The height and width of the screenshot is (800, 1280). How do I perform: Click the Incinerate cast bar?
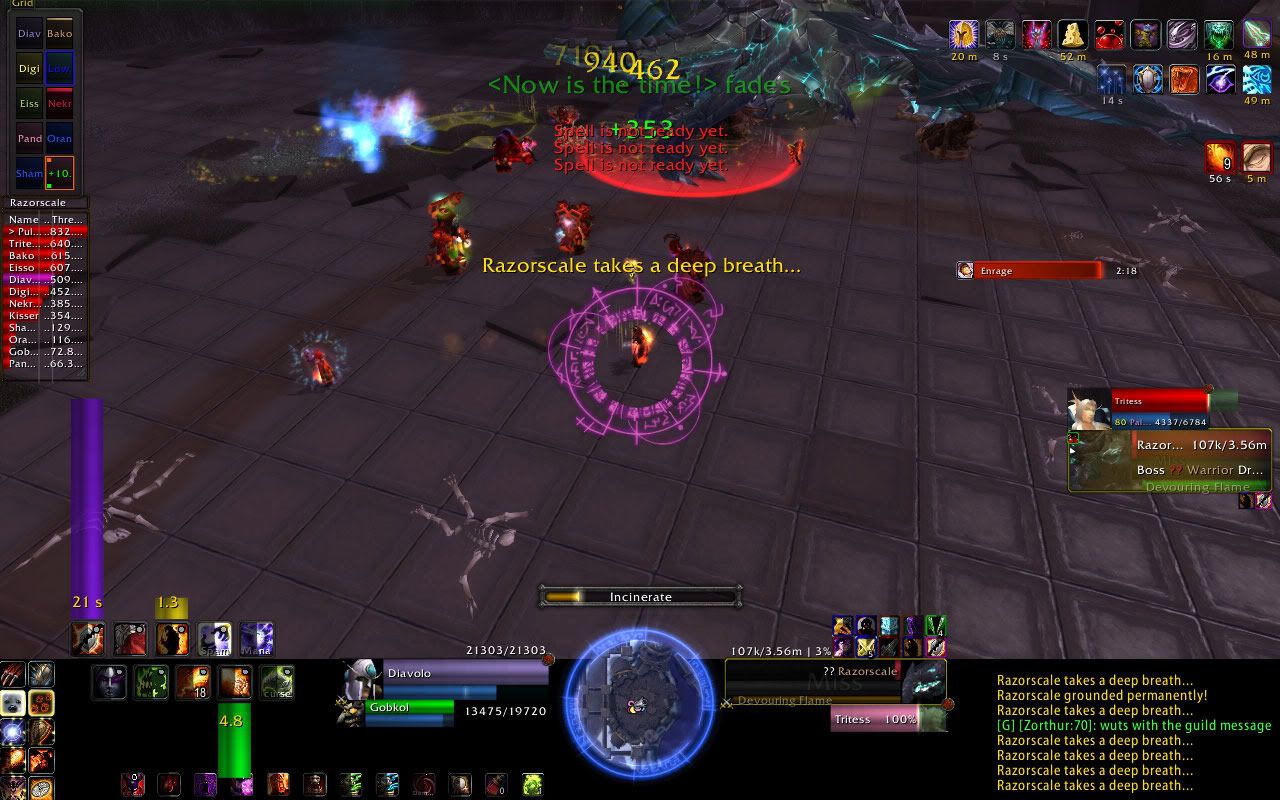coord(640,596)
